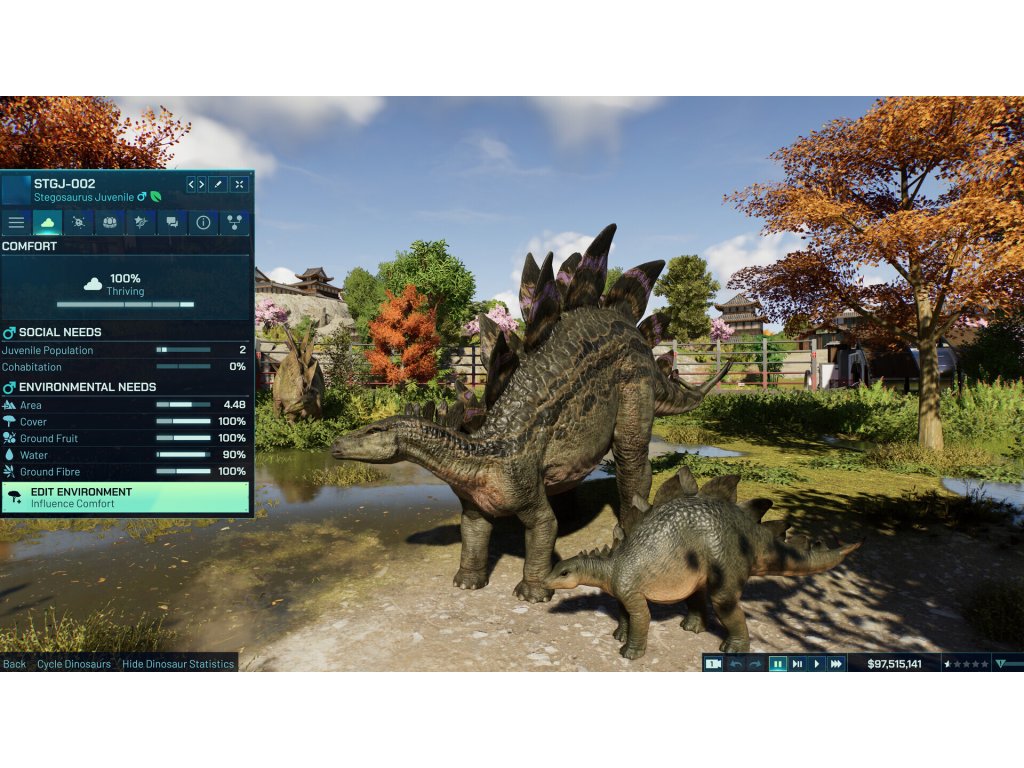Click Hide Dinosaur Statistics
1024x768 pixels.
coord(178,664)
